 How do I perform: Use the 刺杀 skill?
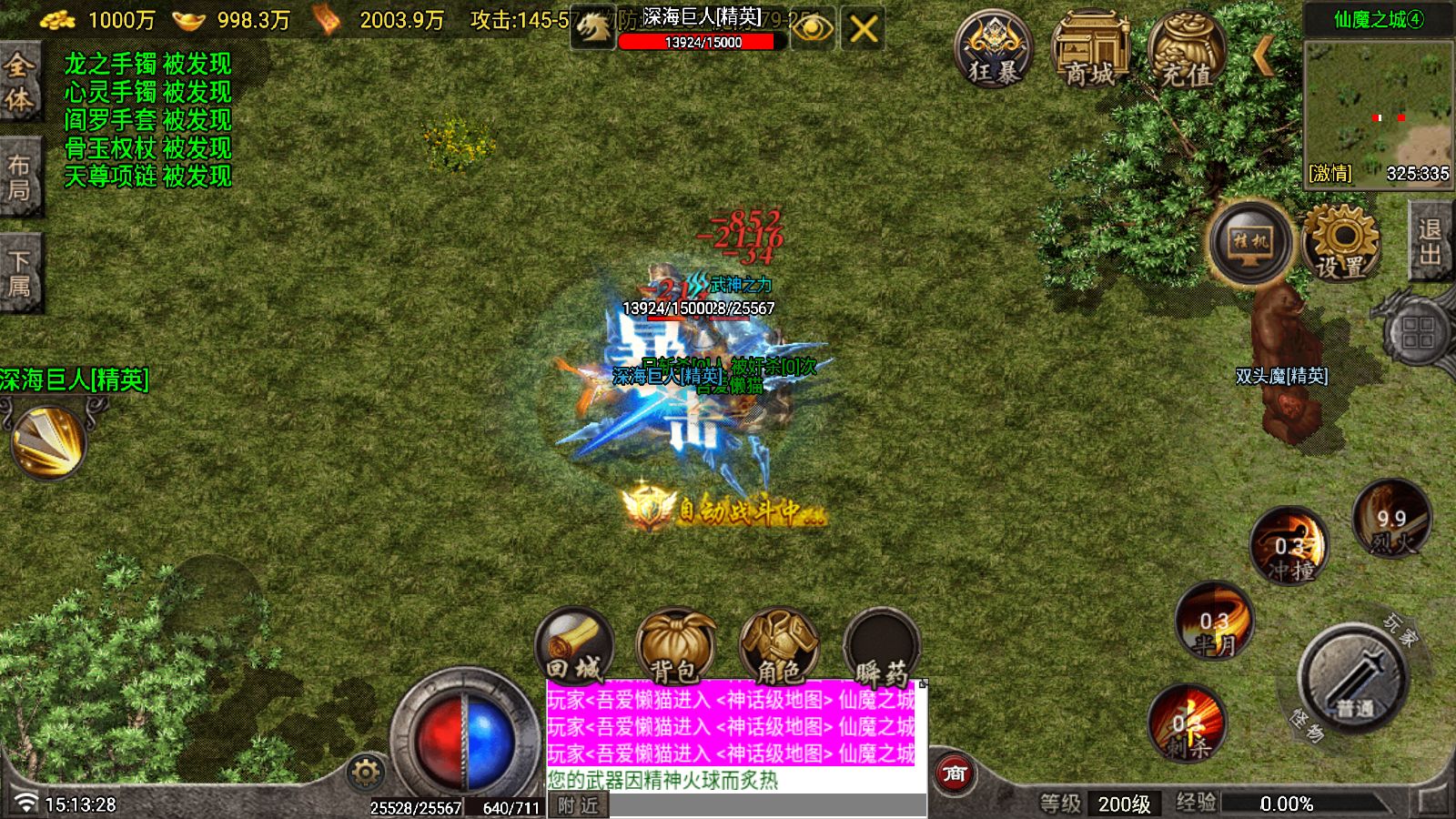pyautogui.click(x=1188, y=725)
